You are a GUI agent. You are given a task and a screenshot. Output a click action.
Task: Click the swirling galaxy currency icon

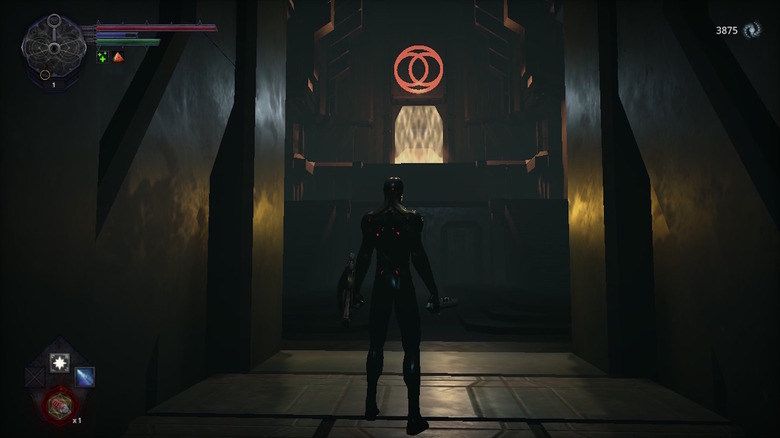(752, 31)
